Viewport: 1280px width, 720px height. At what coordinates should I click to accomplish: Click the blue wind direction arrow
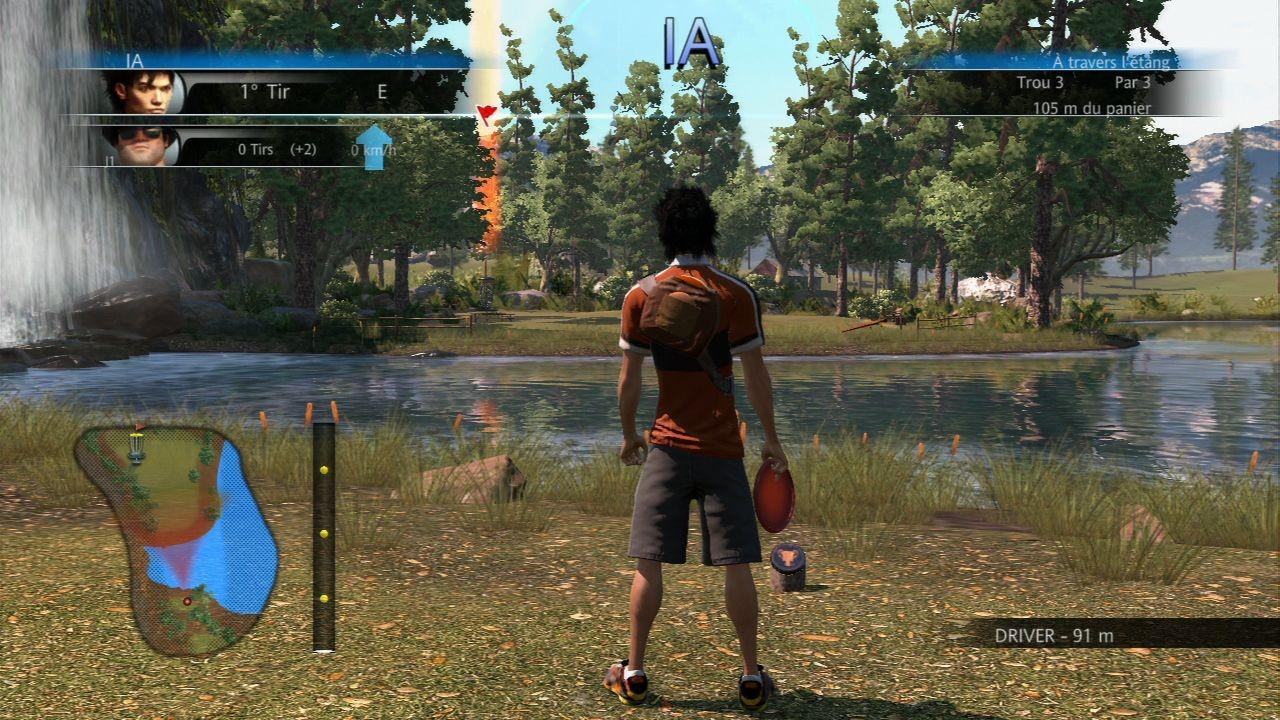(x=374, y=146)
